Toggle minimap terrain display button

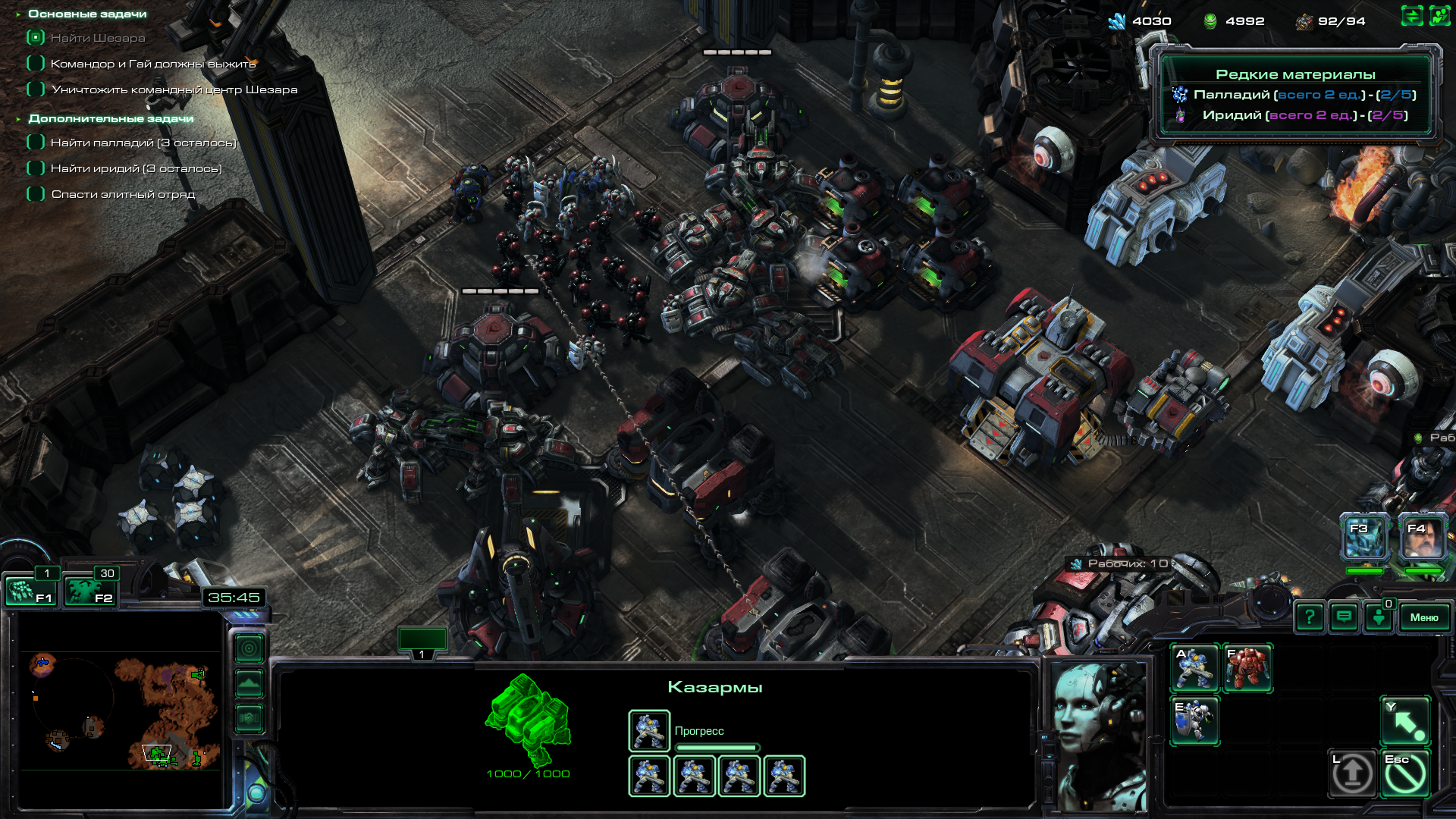tap(249, 683)
